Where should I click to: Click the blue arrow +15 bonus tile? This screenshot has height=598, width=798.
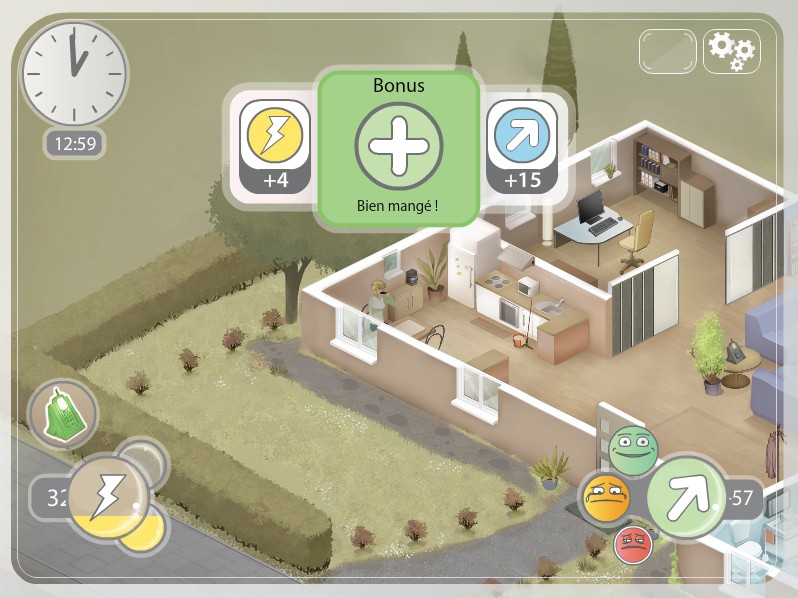click(x=521, y=145)
